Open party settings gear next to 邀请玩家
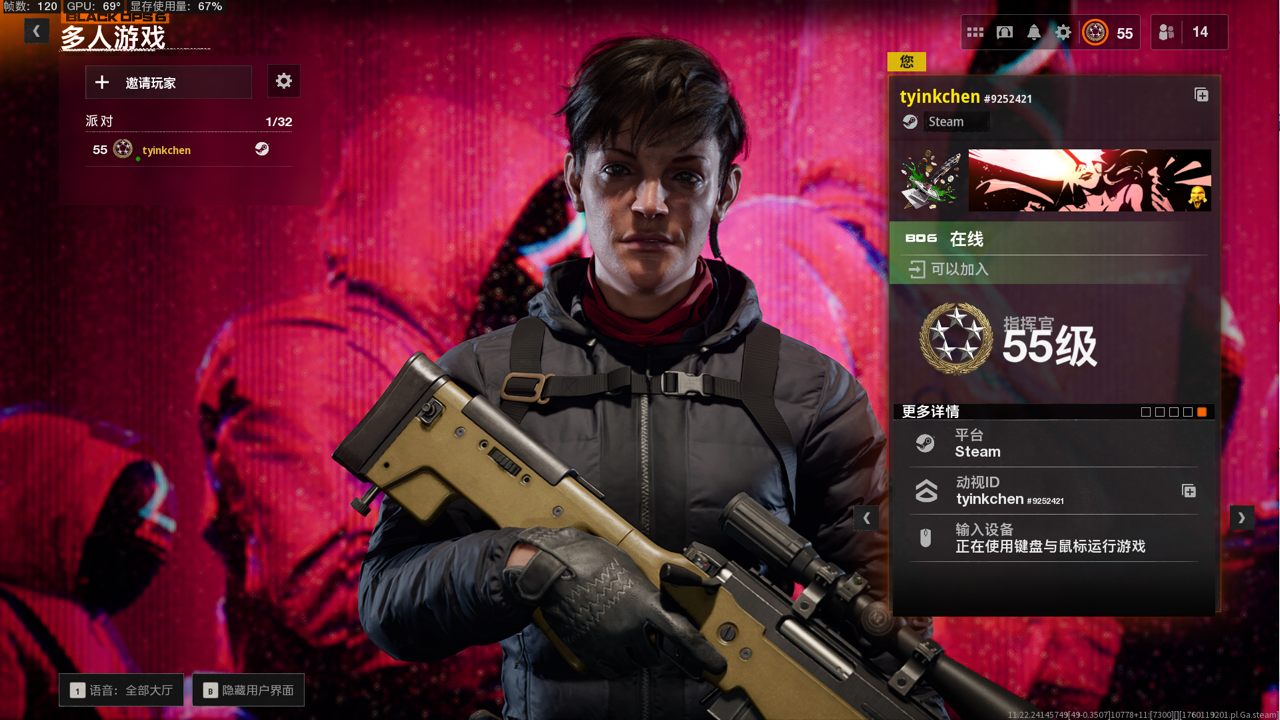Viewport: 1280px width, 720px height. 284,81
